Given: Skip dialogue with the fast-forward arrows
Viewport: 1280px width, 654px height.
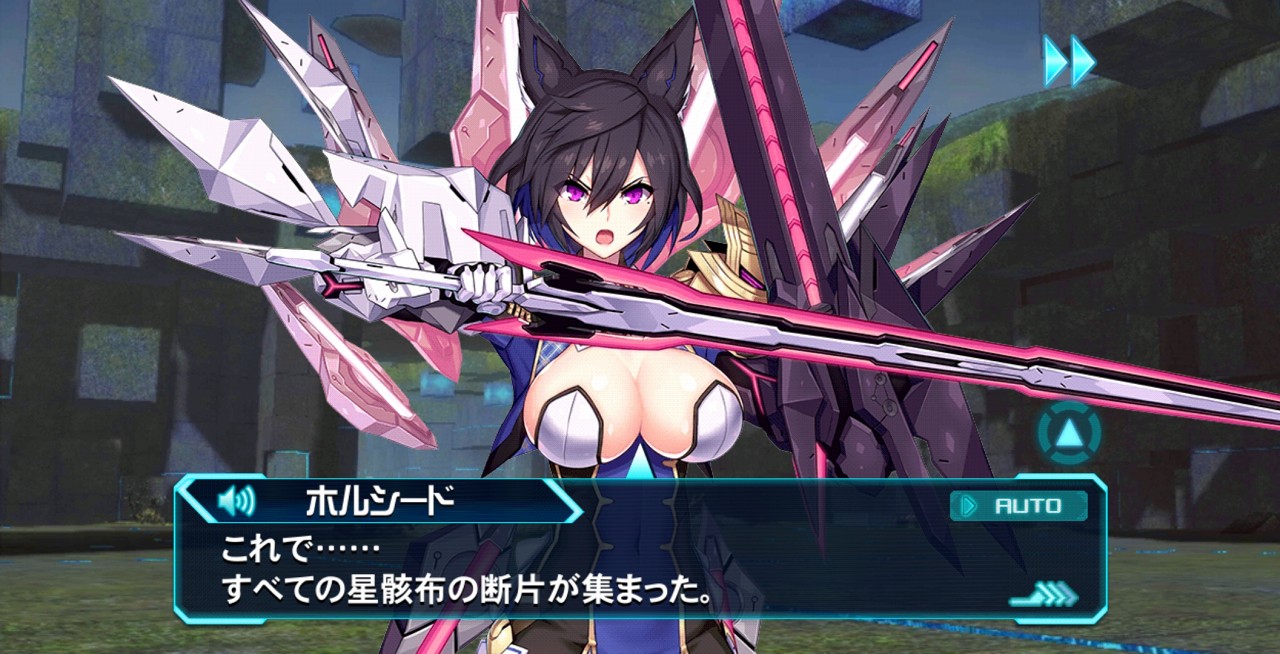Looking at the screenshot, I should point(1069,61).
